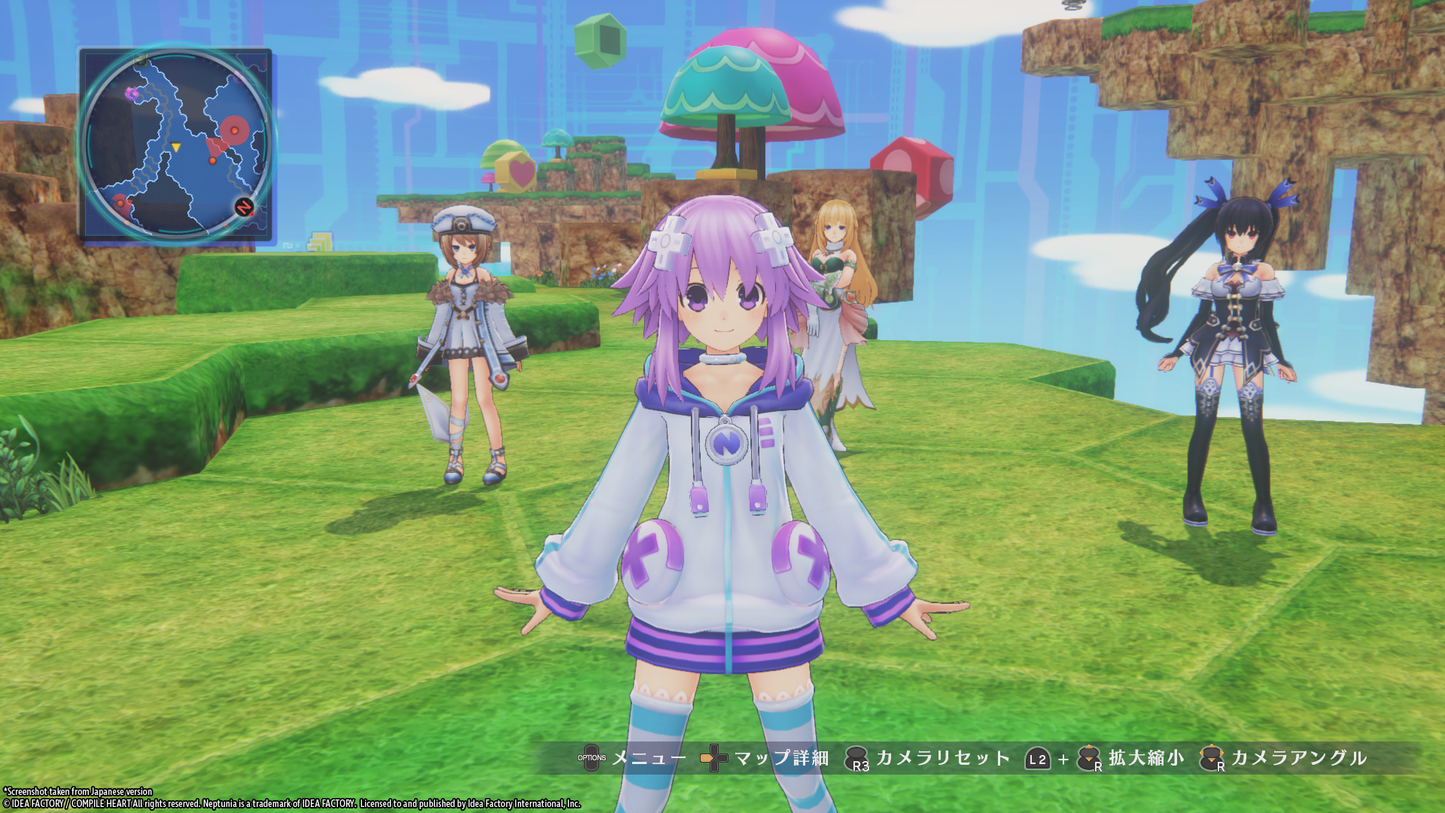1445x813 pixels.
Task: Click the right-stick icon beside 拡大縮小
Action: pyautogui.click(x=1086, y=756)
